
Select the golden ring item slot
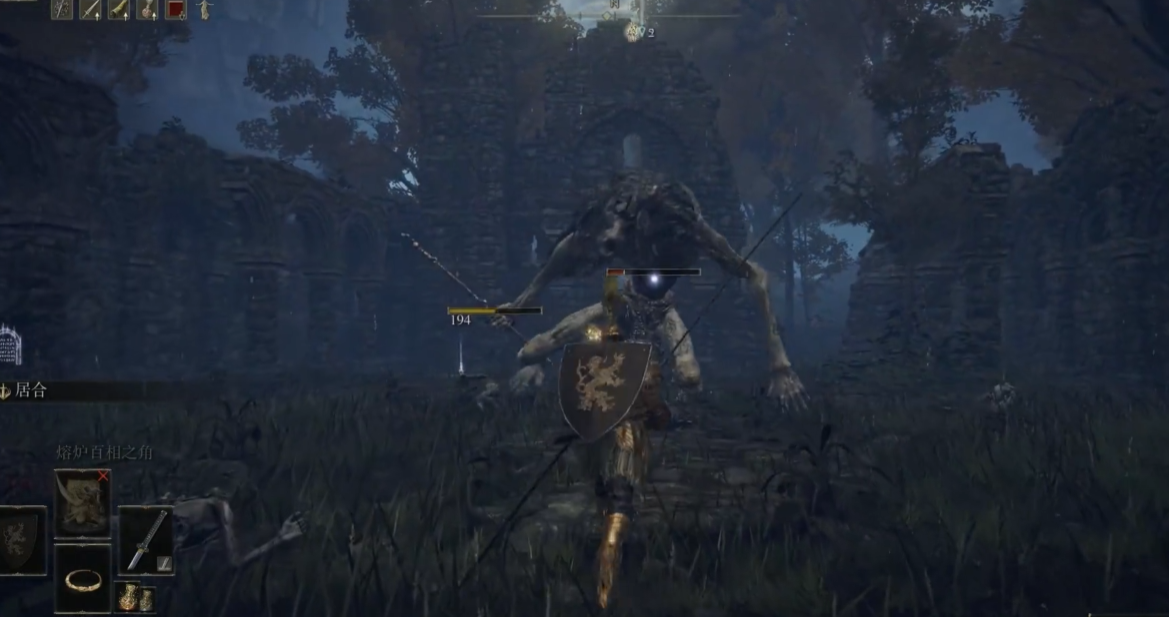tap(82, 578)
